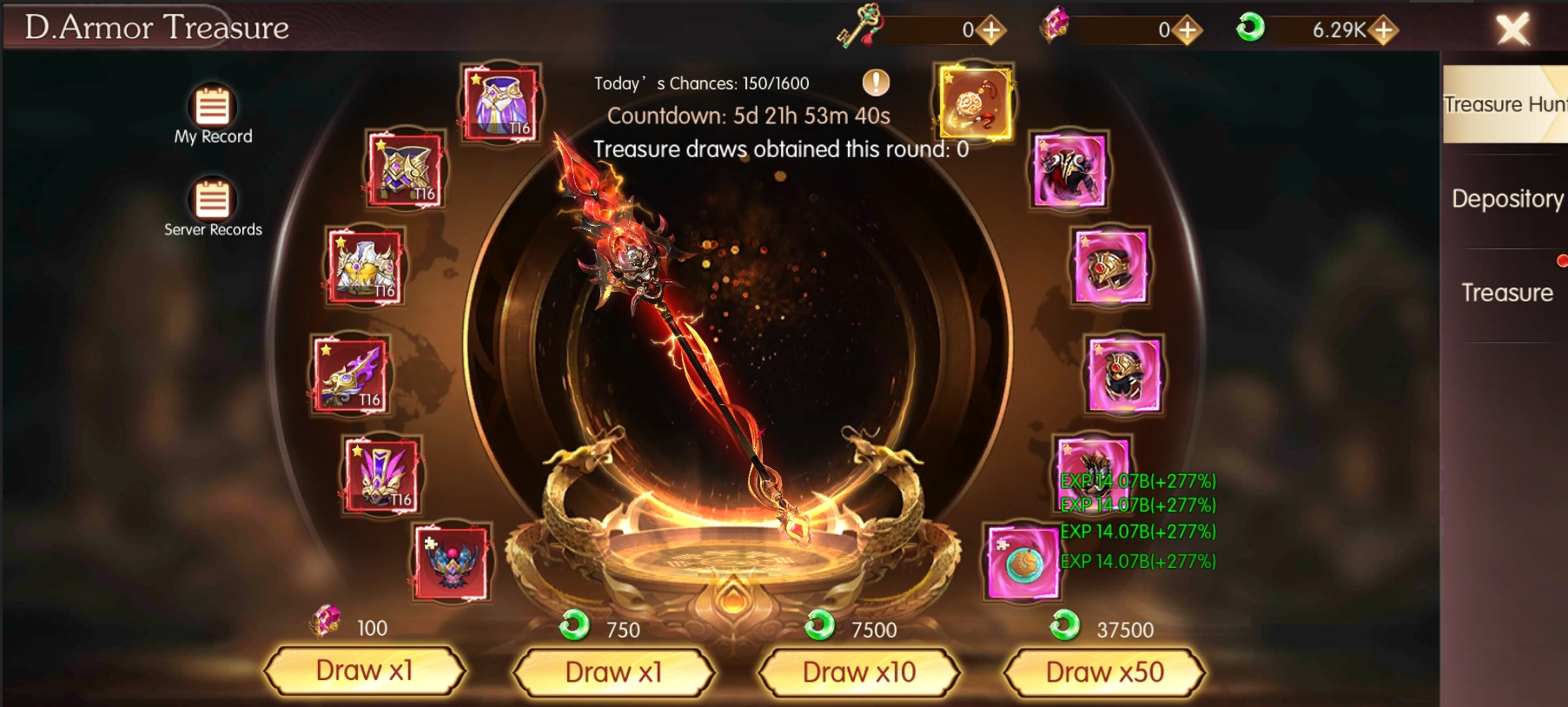
Task: View the red-gem helmet reward in pink frame
Action: tap(1110, 267)
